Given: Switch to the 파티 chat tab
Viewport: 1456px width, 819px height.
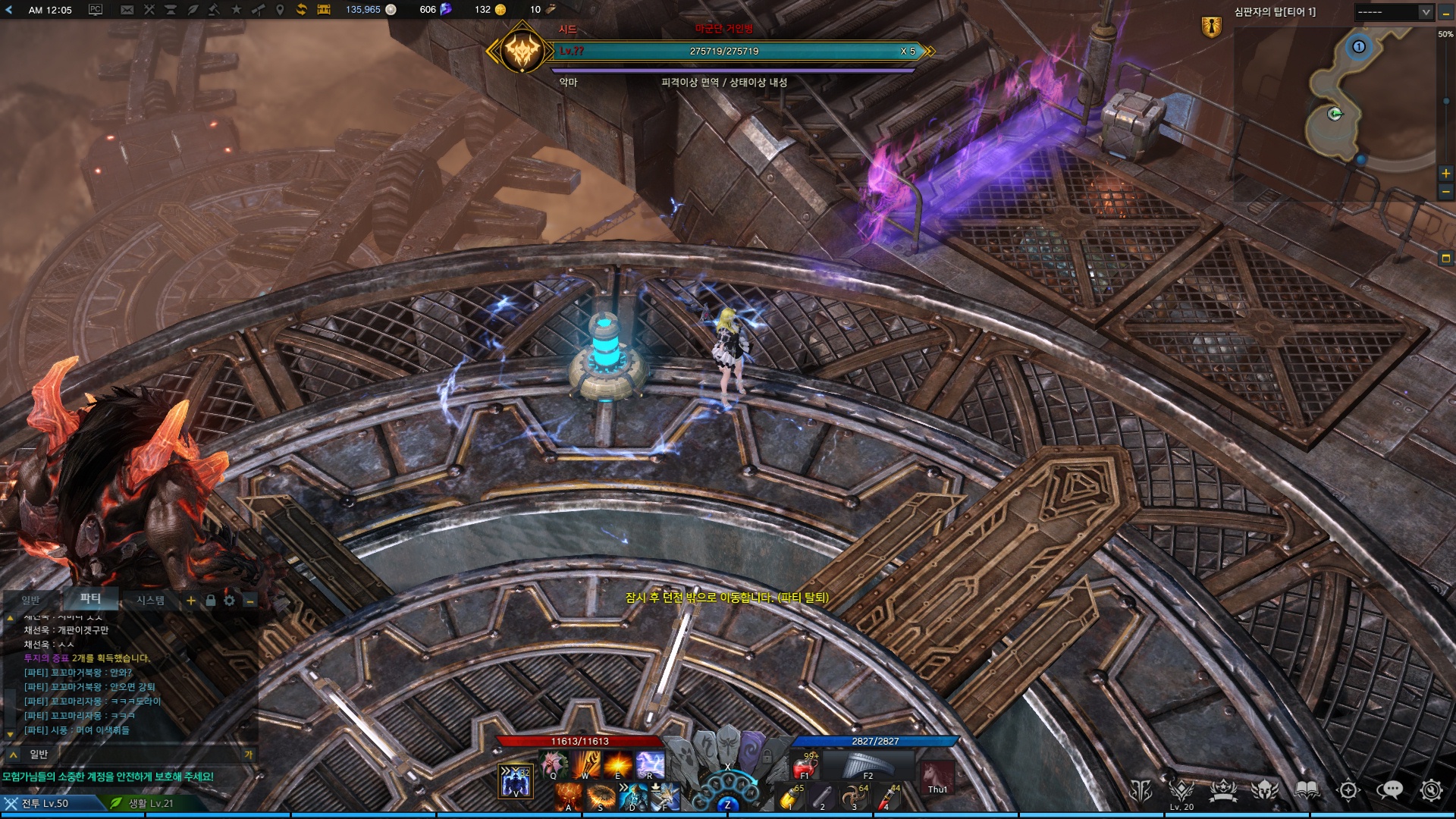Looking at the screenshot, I should click(x=90, y=599).
